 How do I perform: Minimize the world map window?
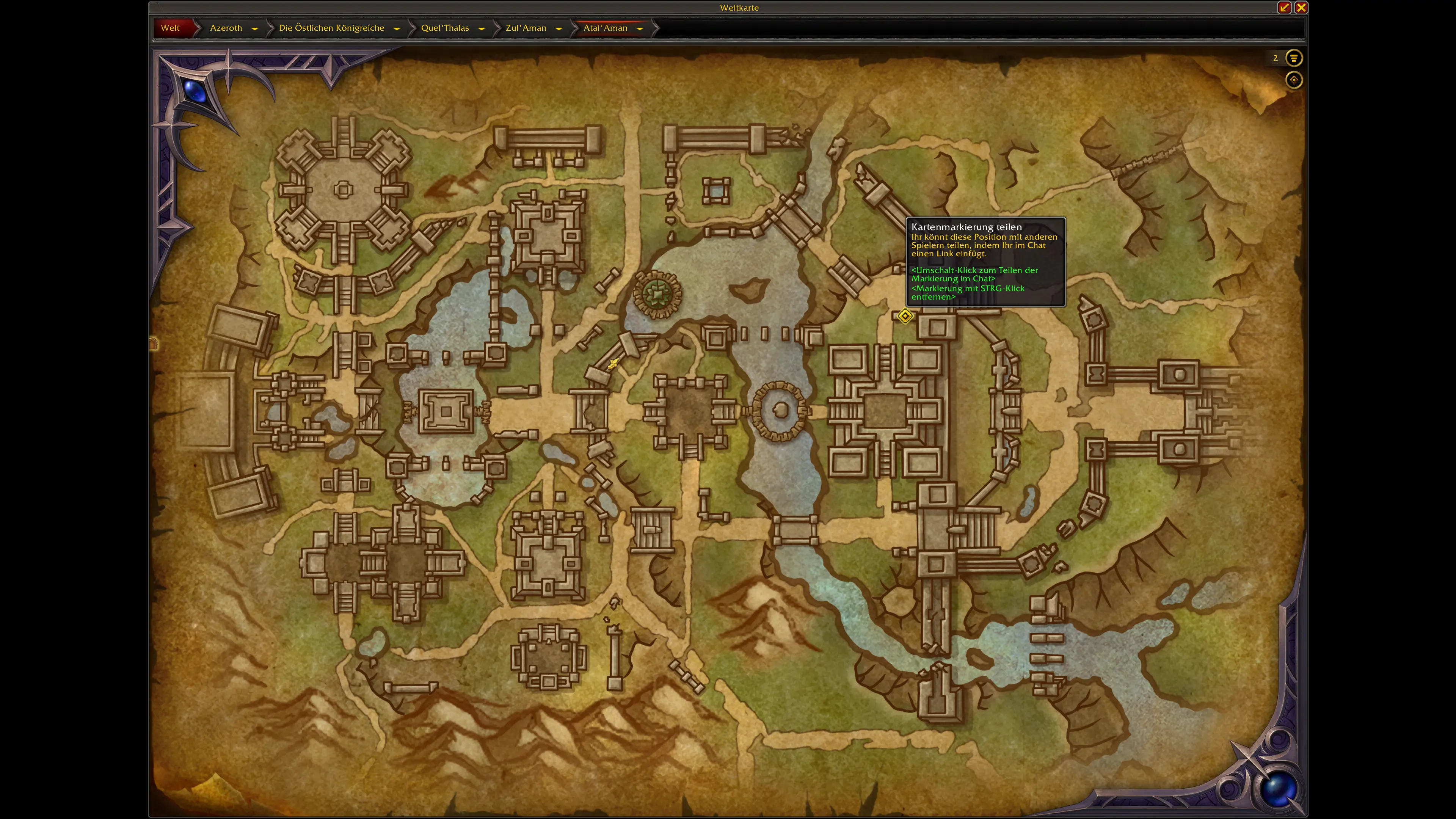[1283, 7]
